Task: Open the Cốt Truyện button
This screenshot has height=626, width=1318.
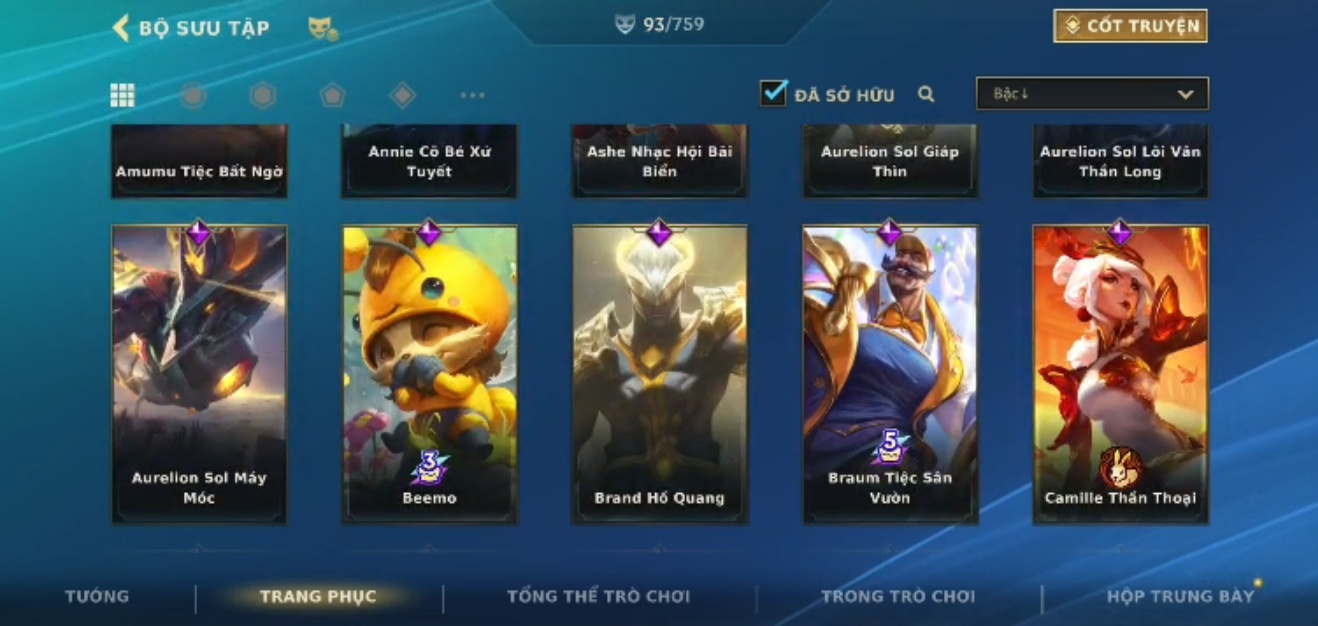Action: point(1130,26)
